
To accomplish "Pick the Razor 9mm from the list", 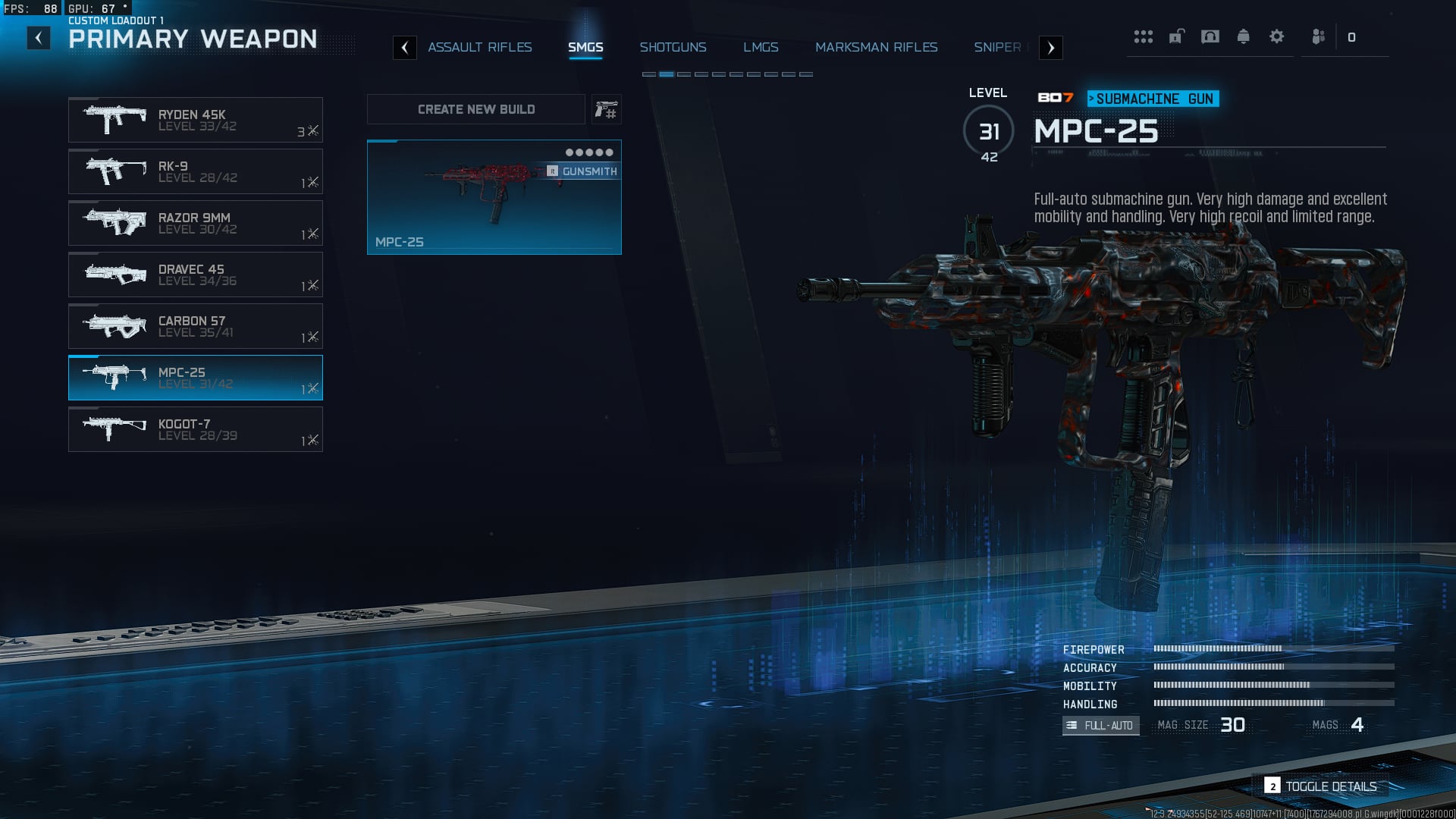I will (x=196, y=223).
